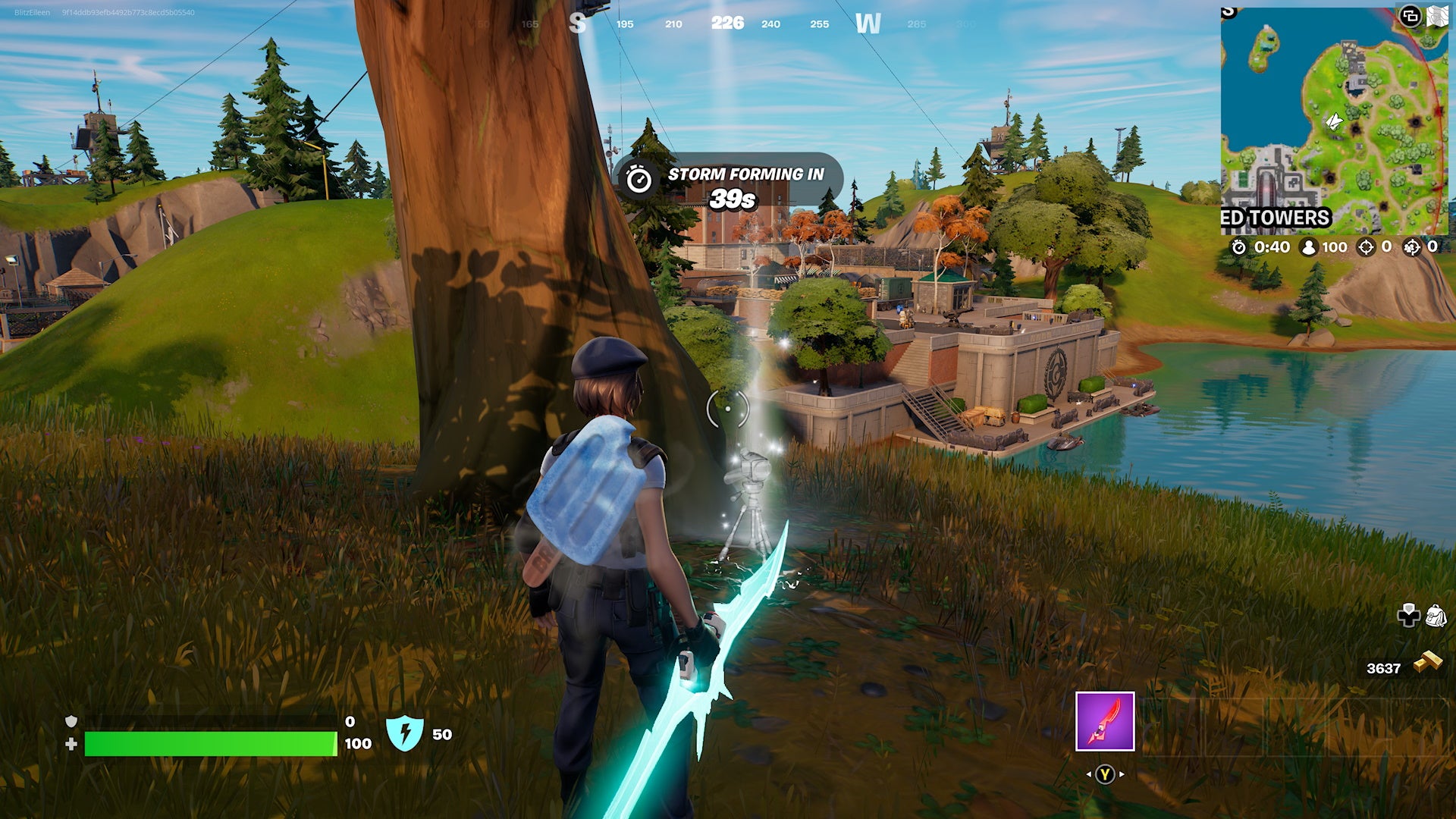Click the armor plate cross icon bottom right
This screenshot has height=819, width=1456.
tap(1409, 616)
